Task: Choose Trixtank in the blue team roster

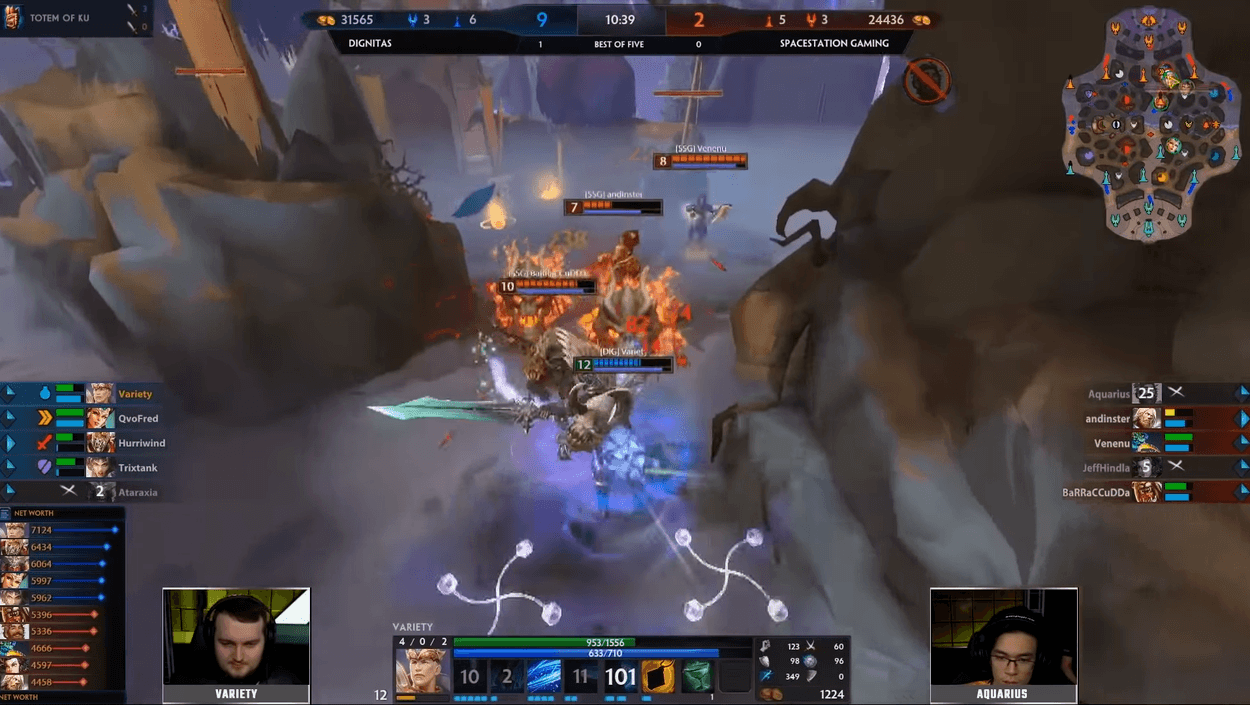Action: pos(137,468)
